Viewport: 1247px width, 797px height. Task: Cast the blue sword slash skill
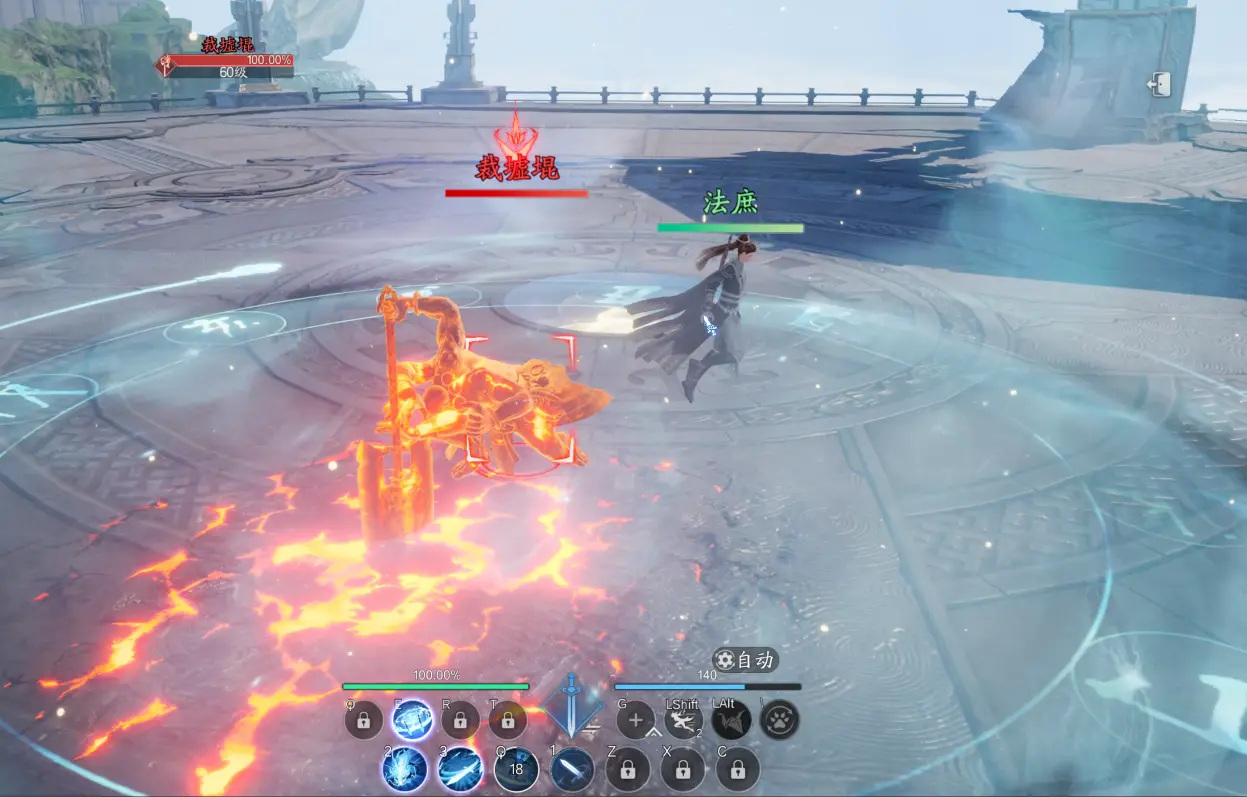[460, 769]
